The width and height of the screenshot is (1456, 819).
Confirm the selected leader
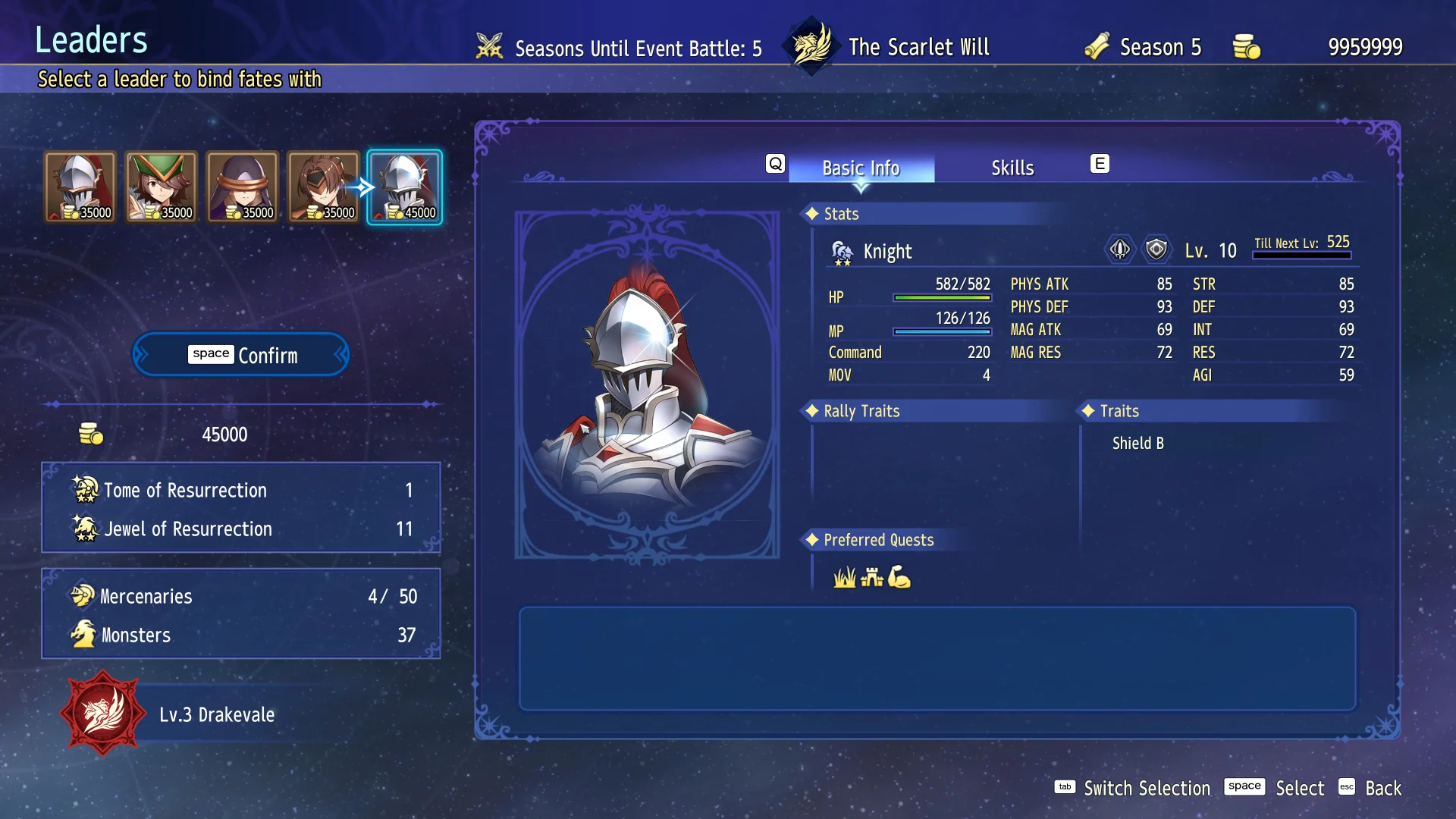[241, 355]
